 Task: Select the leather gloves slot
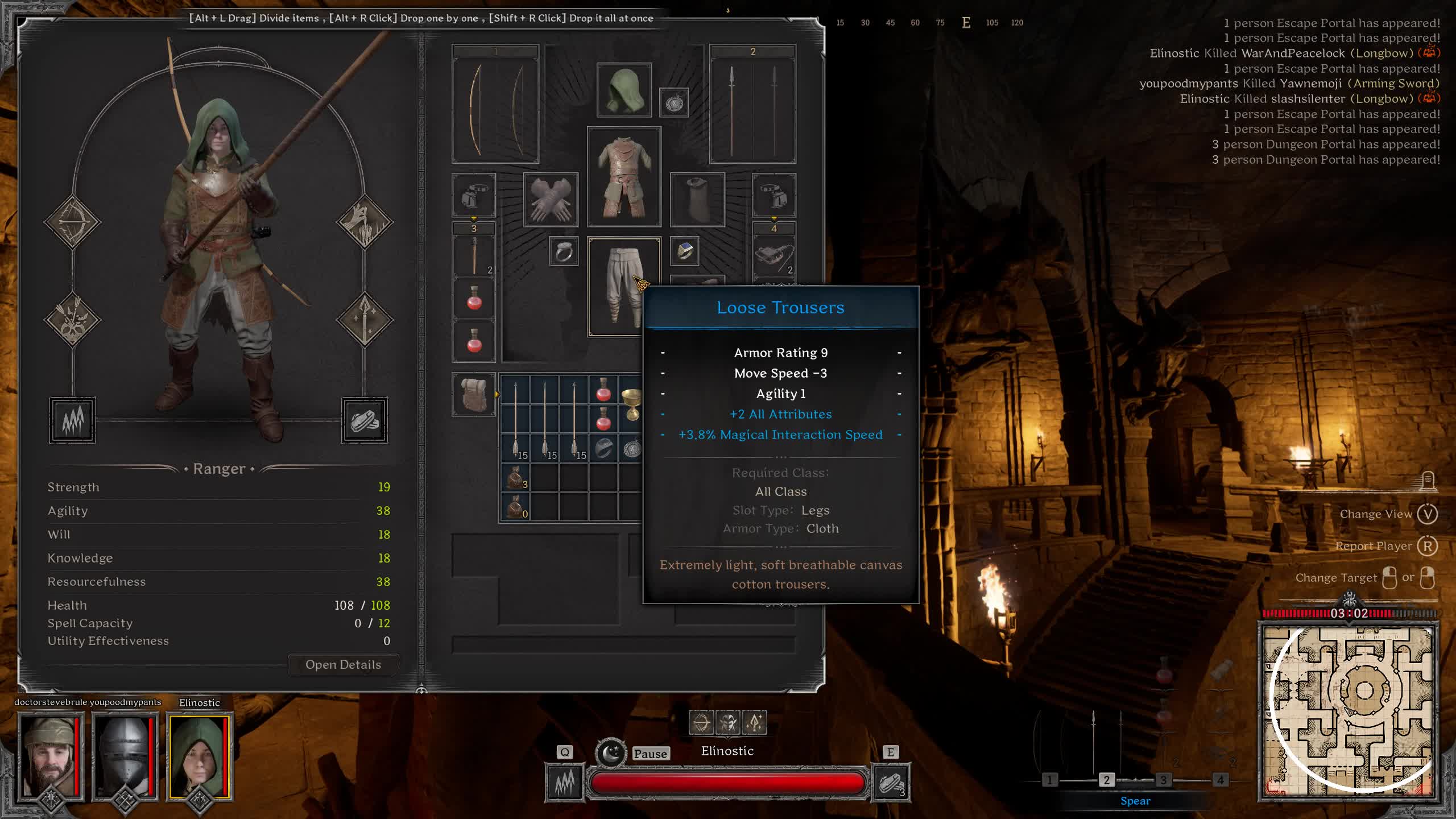[x=550, y=200]
